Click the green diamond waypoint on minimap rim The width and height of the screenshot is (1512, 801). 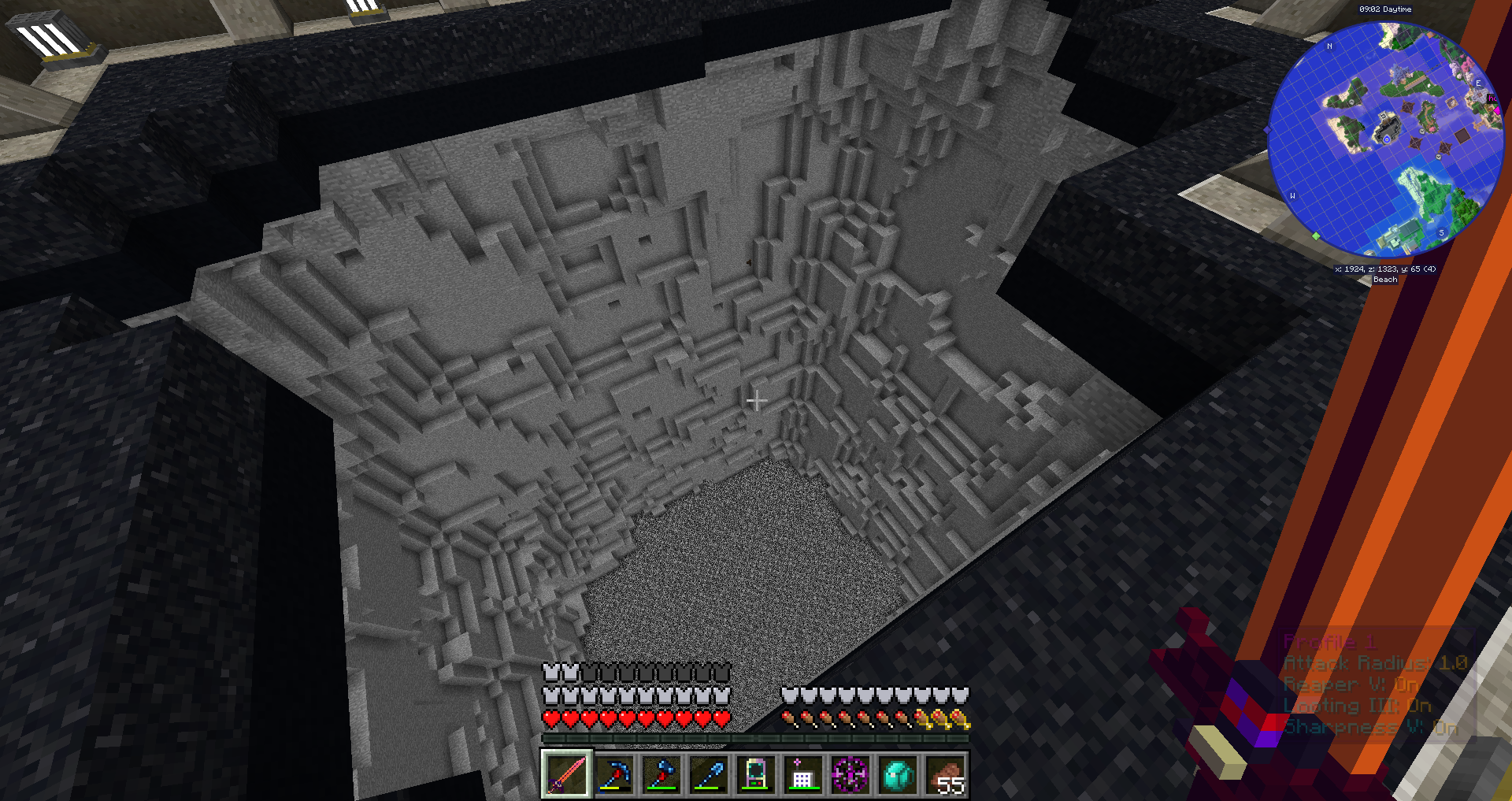click(1315, 236)
